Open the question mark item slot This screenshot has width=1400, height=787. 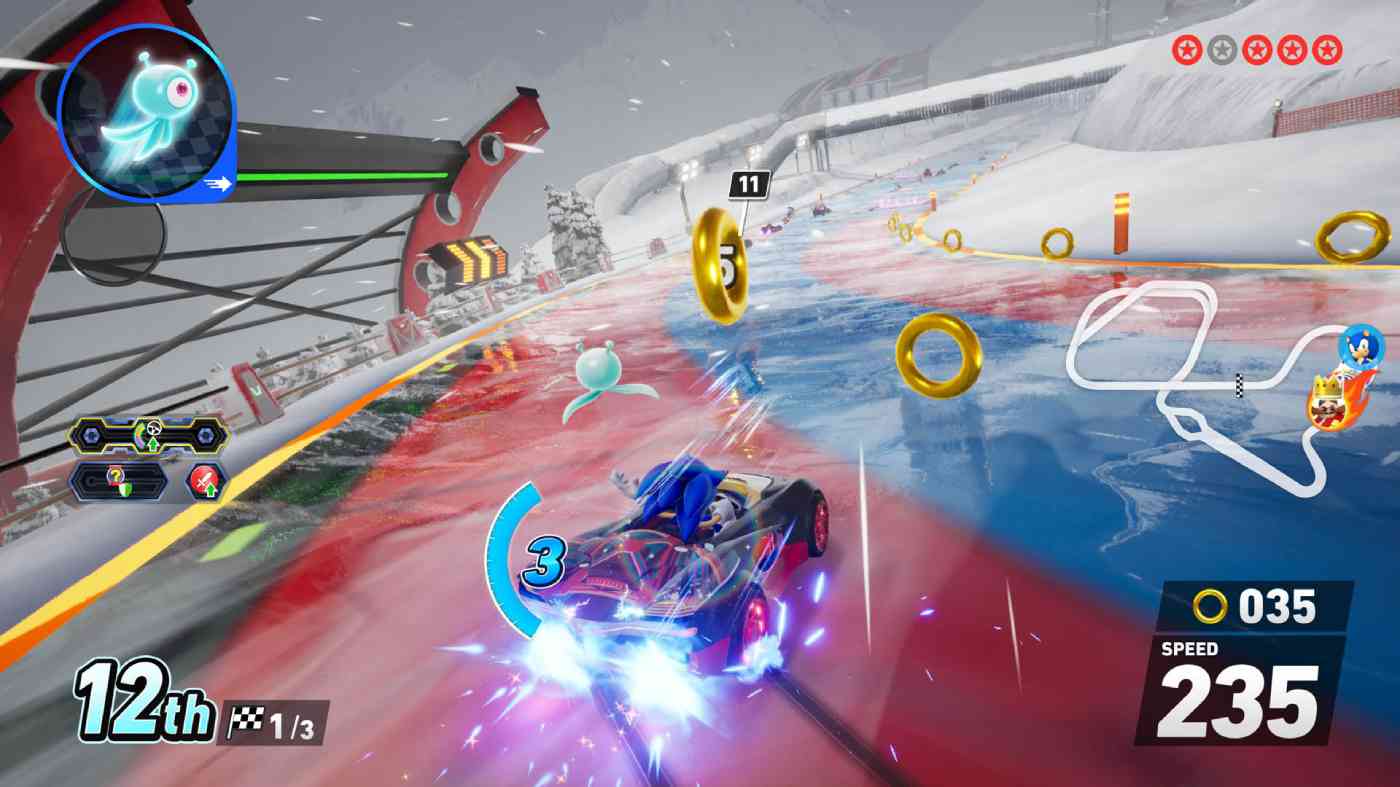[x=116, y=476]
